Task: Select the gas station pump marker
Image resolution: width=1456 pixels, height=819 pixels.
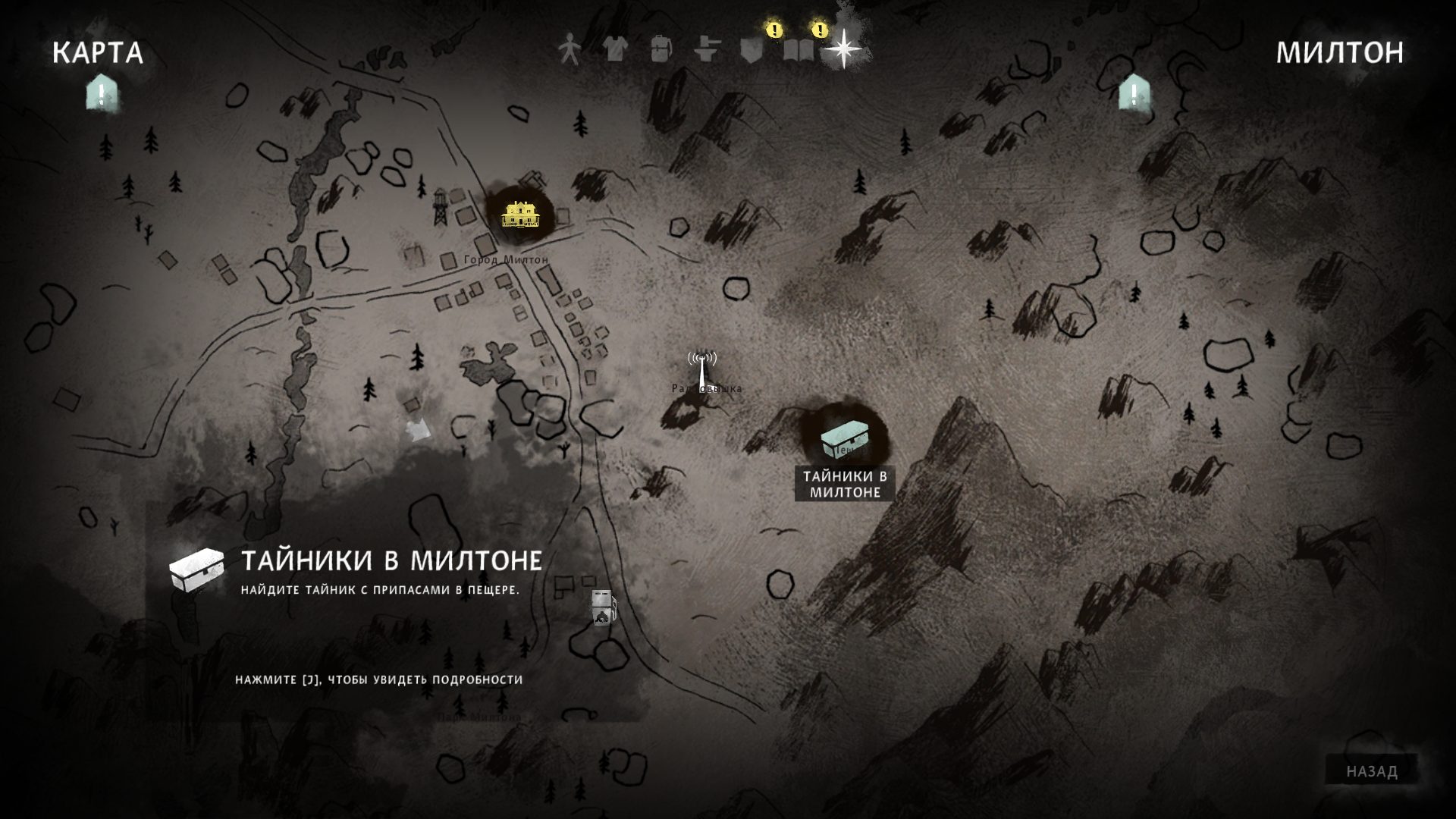Action: pyautogui.click(x=603, y=608)
